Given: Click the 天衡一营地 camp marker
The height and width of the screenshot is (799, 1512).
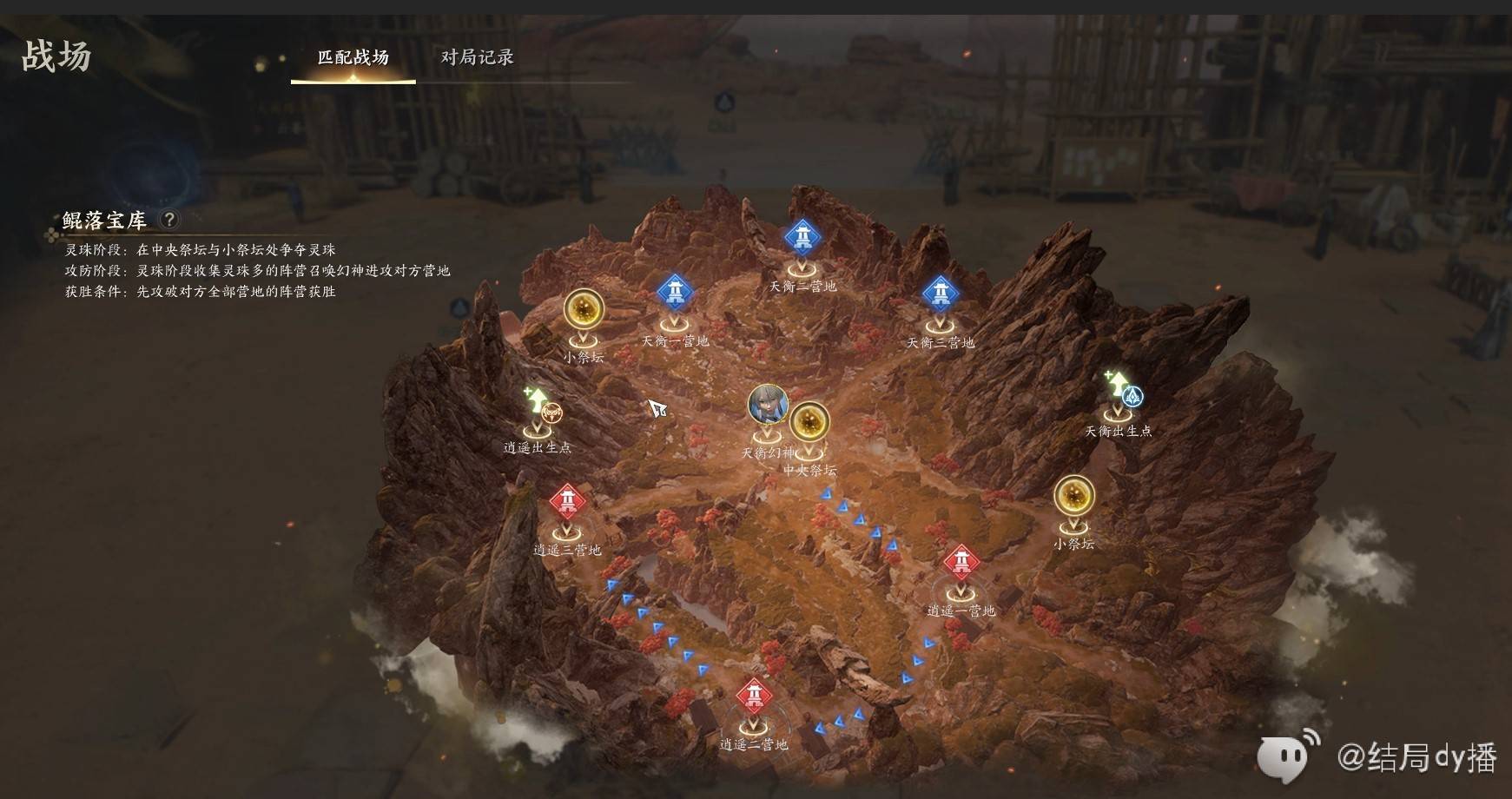Looking at the screenshot, I should tap(675, 292).
